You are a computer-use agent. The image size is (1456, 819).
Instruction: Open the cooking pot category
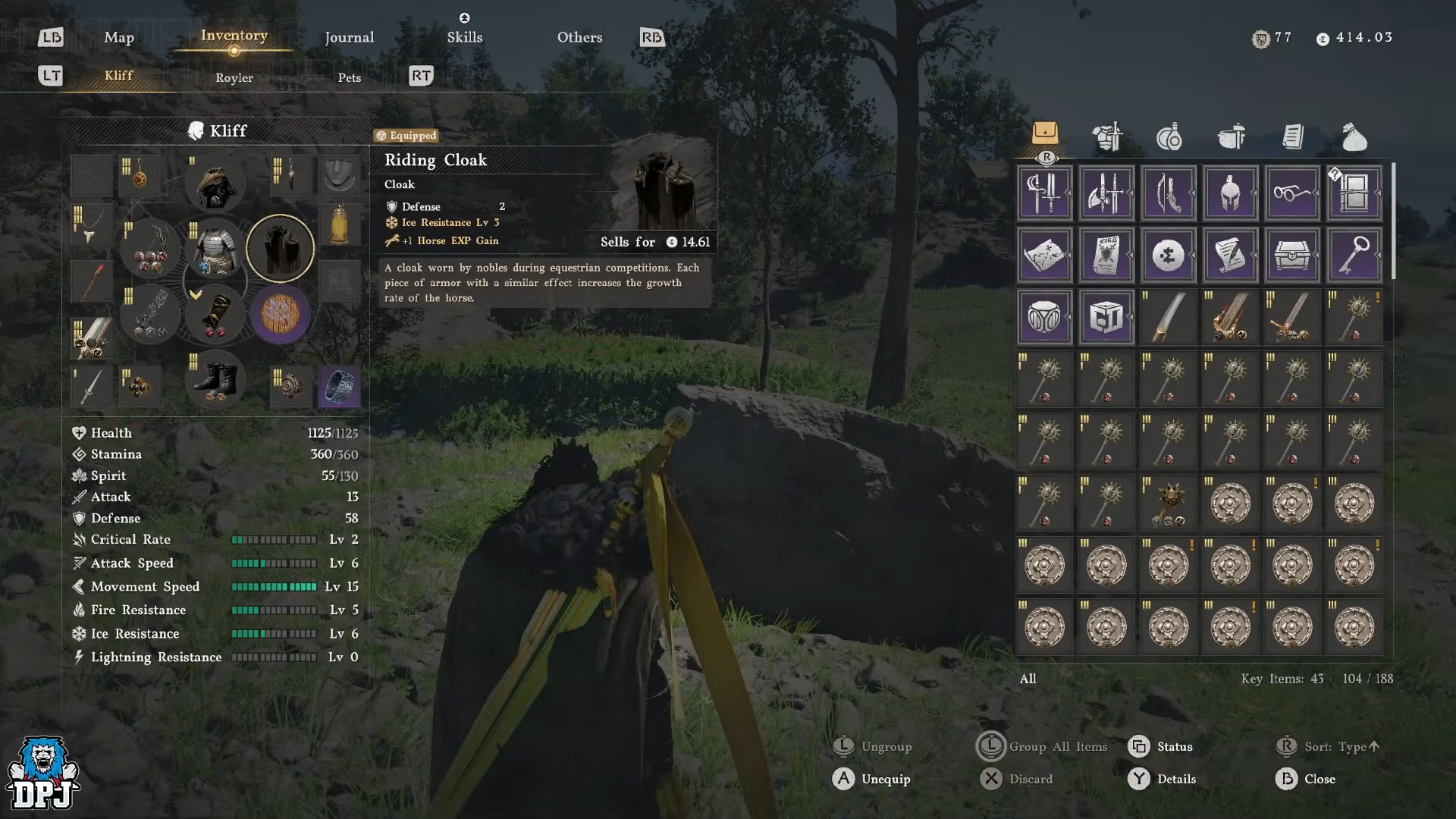click(1231, 137)
